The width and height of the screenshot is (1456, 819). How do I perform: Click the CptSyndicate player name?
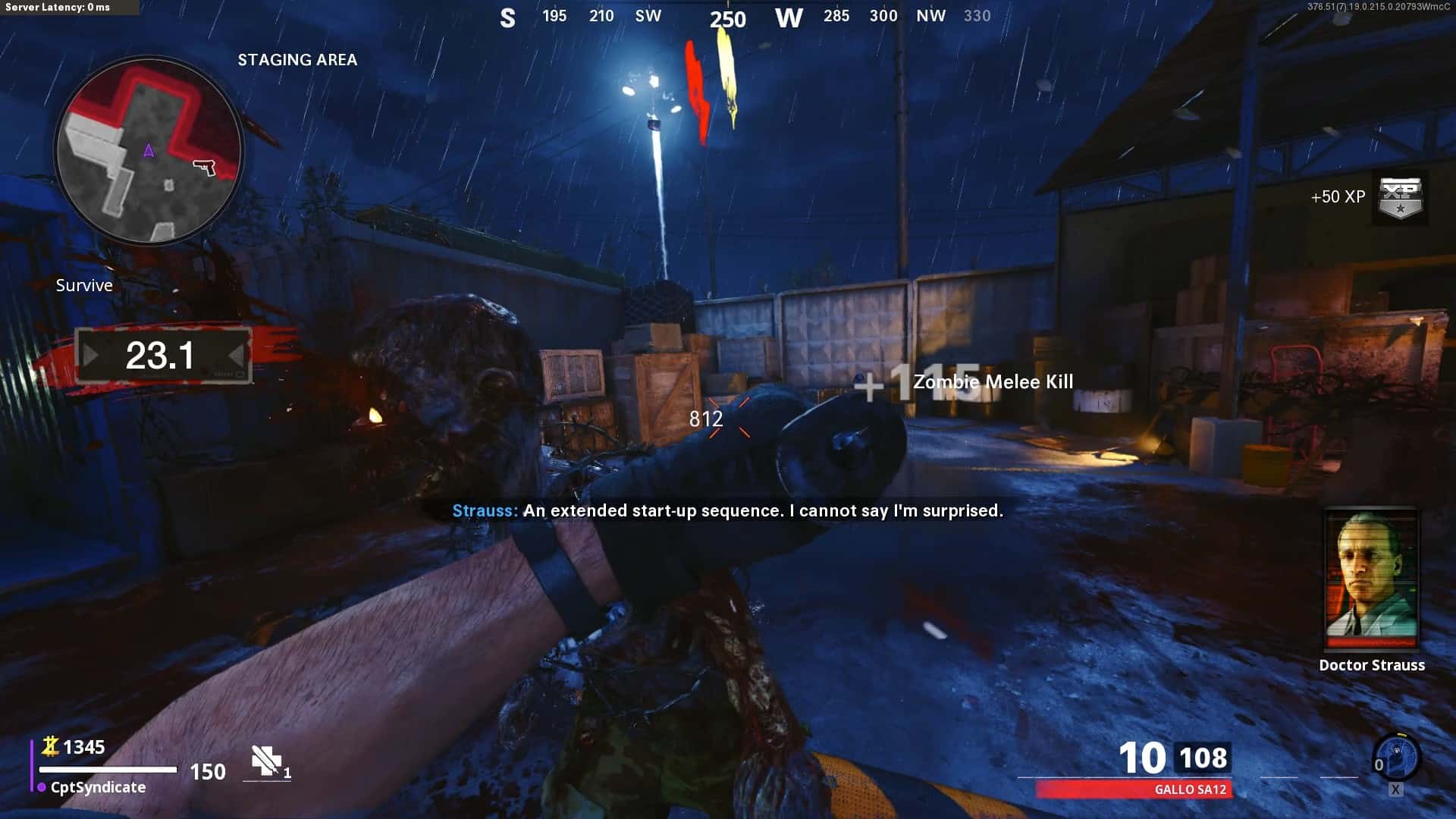pyautogui.click(x=98, y=787)
